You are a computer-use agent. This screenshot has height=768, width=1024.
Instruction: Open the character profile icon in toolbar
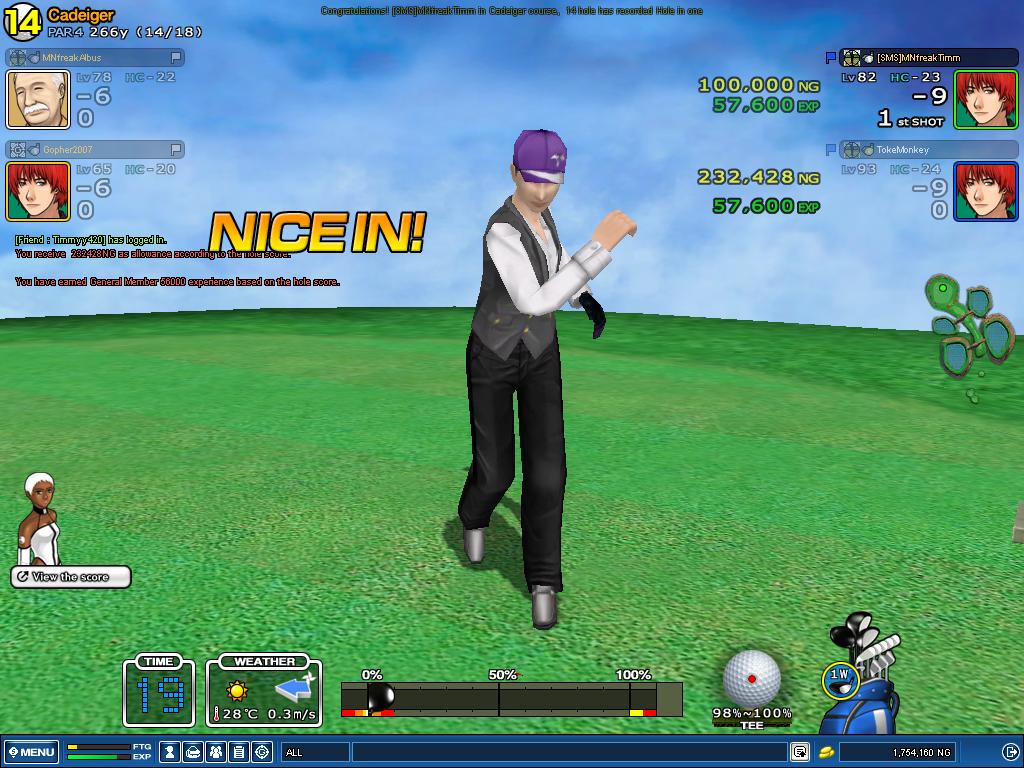tap(171, 752)
